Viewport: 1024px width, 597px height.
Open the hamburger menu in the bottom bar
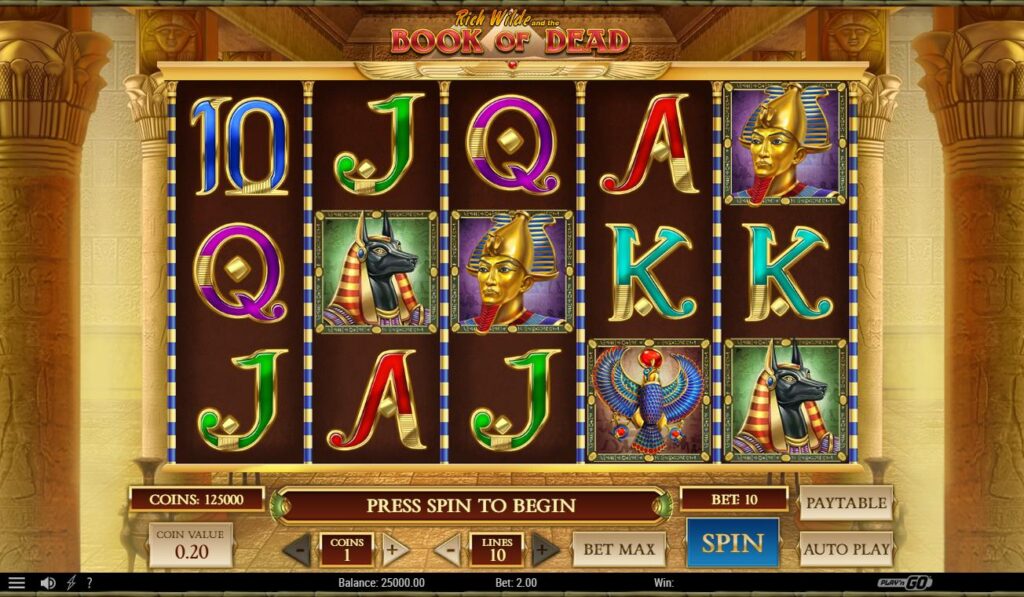[16, 583]
